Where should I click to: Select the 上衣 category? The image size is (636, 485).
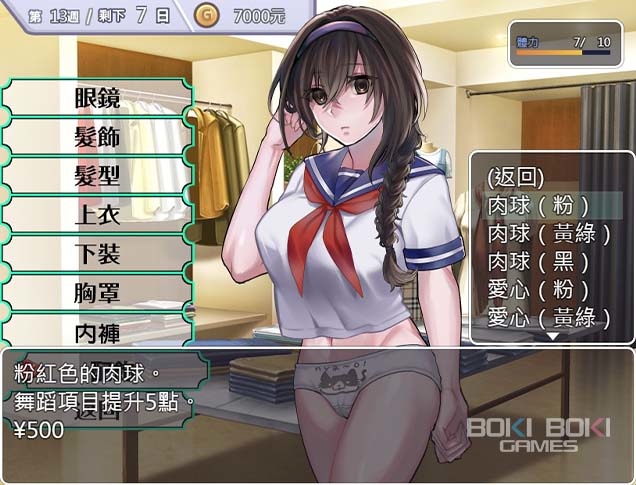(97, 215)
